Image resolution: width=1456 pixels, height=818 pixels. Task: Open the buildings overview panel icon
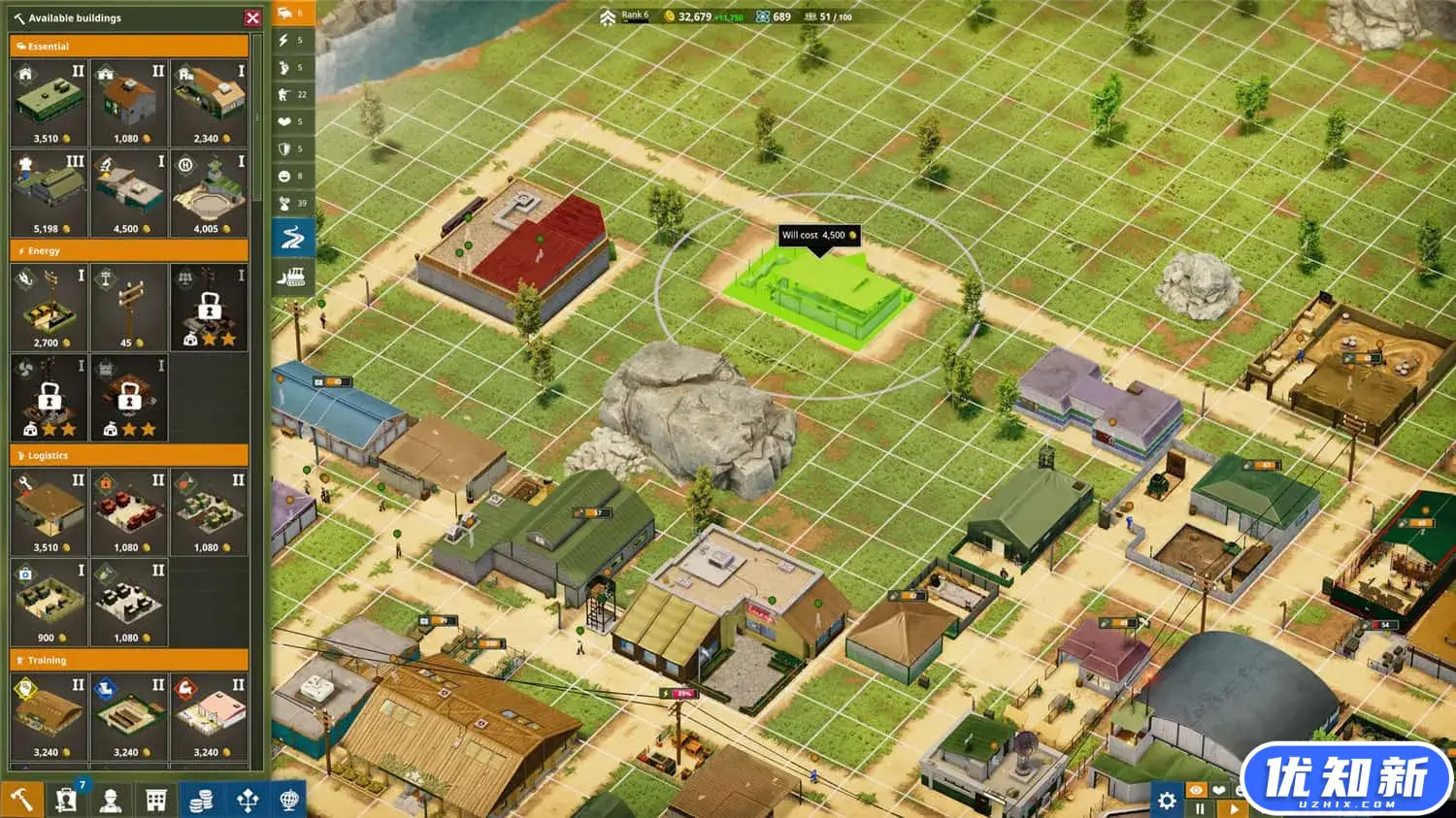click(x=155, y=799)
